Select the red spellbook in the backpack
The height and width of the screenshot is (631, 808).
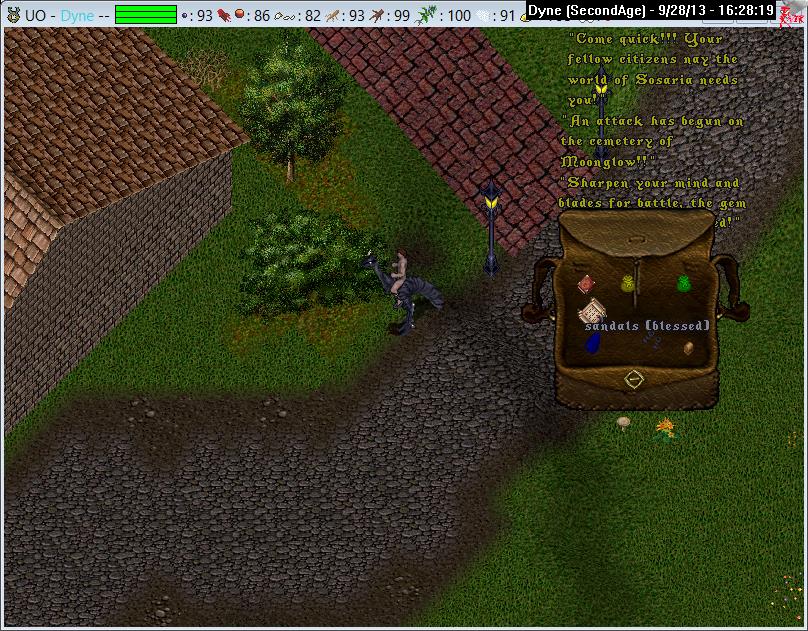point(586,285)
